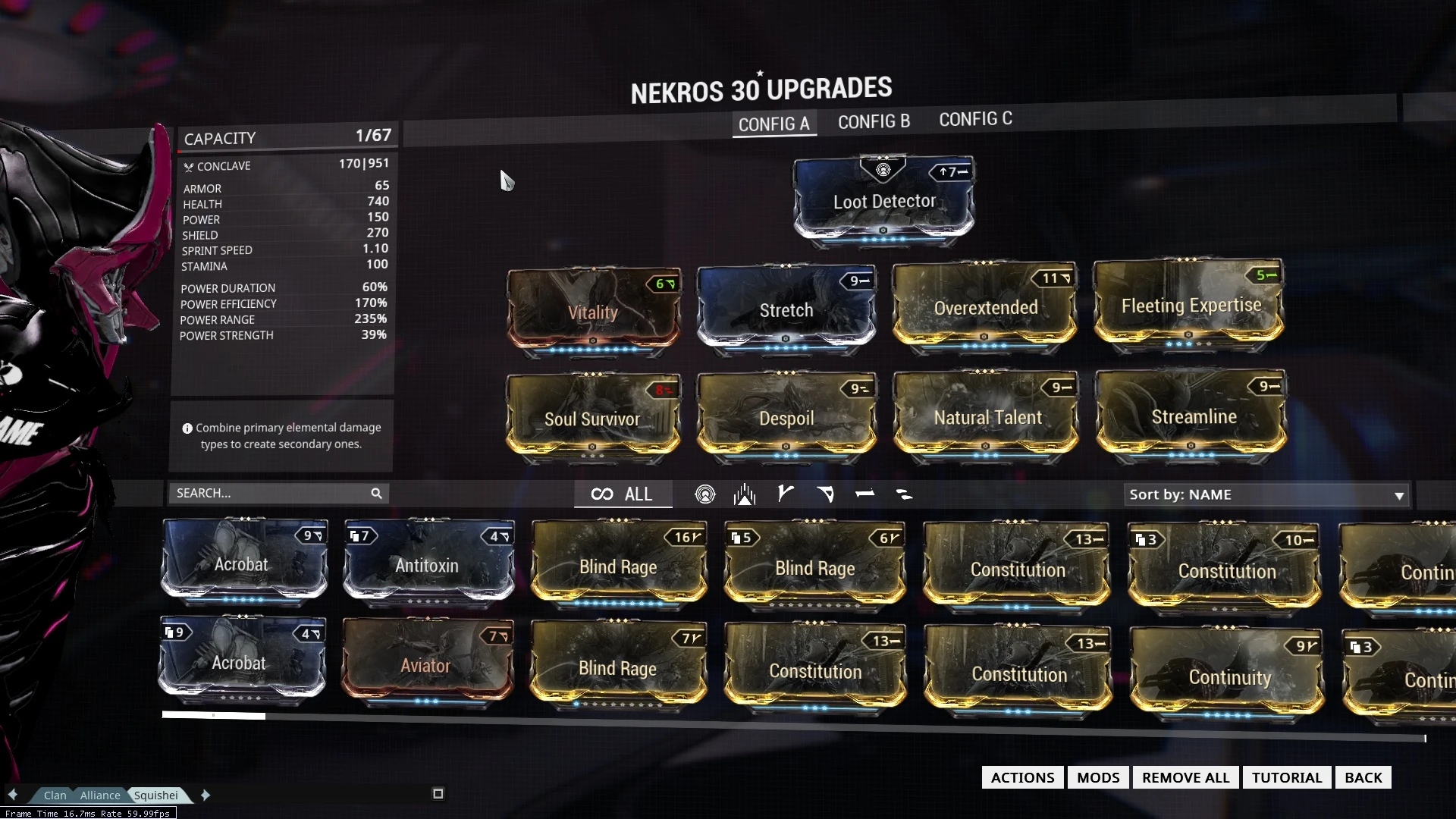Remove all equipped mods

[x=1185, y=777]
